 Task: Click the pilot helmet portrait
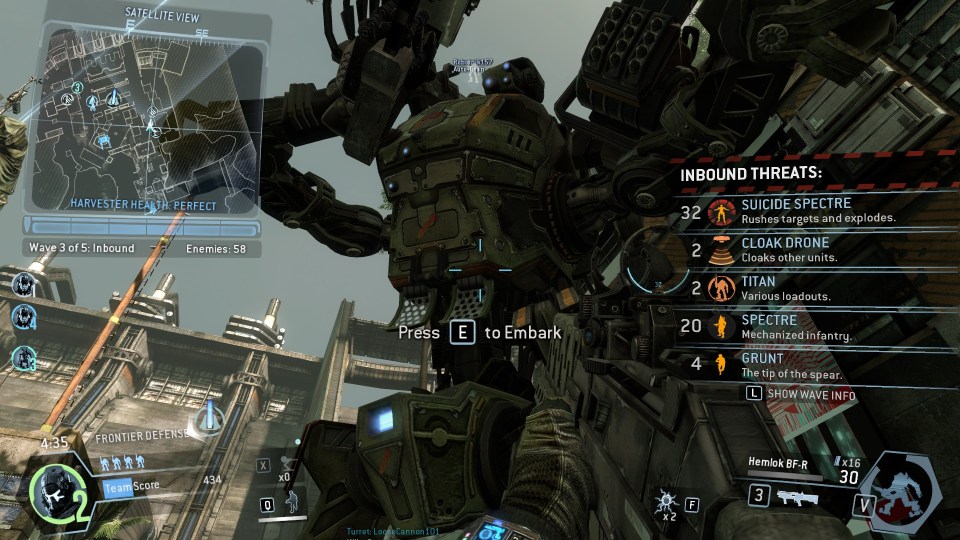[50, 489]
